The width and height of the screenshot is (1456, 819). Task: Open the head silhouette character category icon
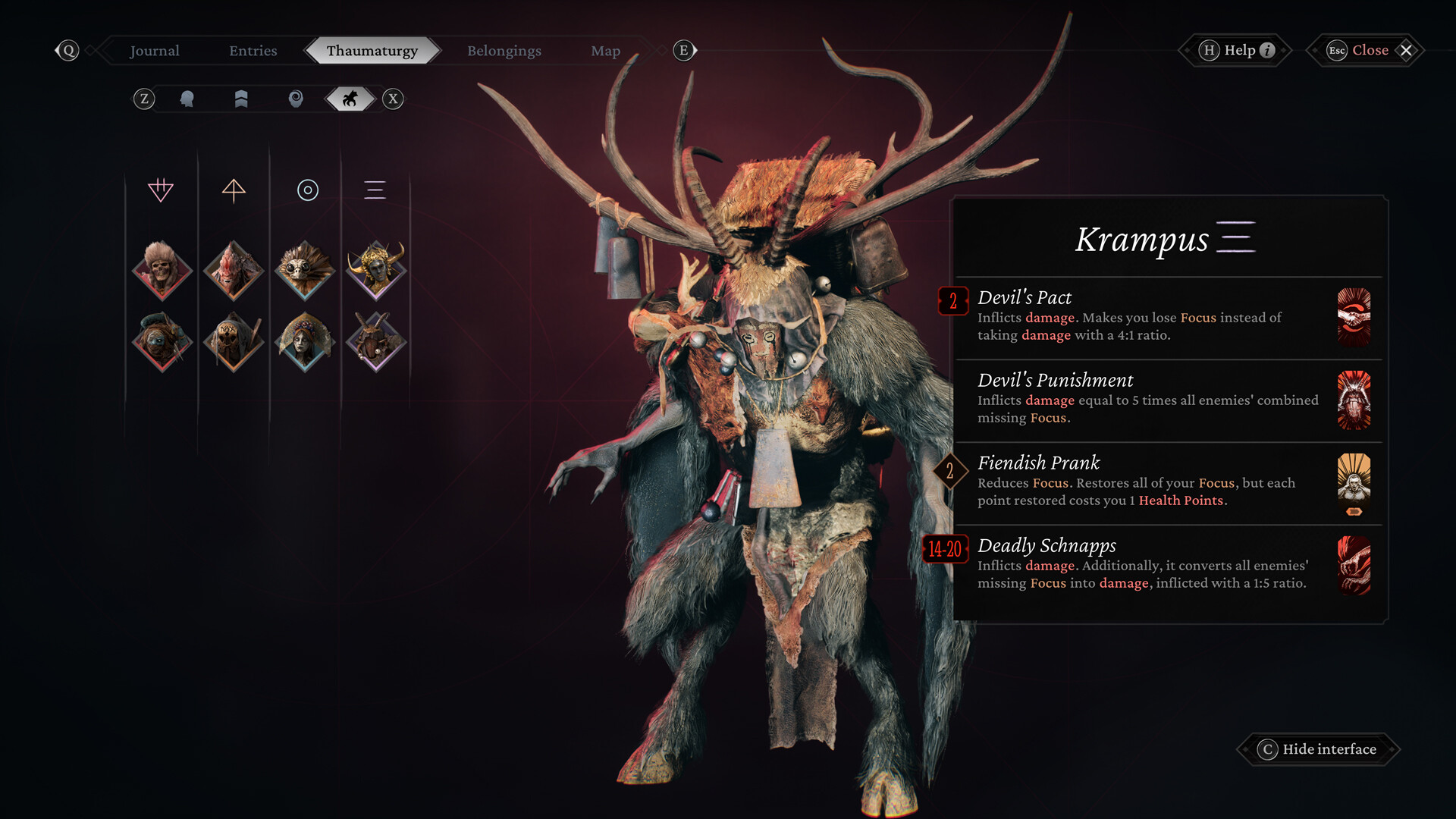click(x=187, y=99)
